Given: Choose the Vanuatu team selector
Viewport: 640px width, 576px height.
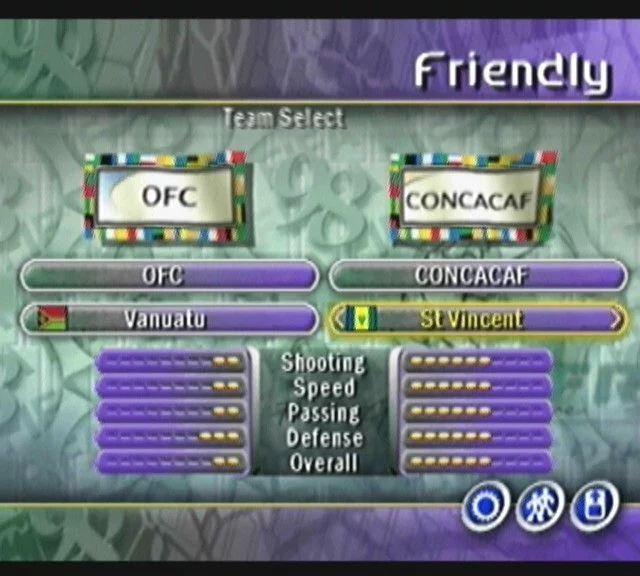Looking at the screenshot, I should pos(168,319).
